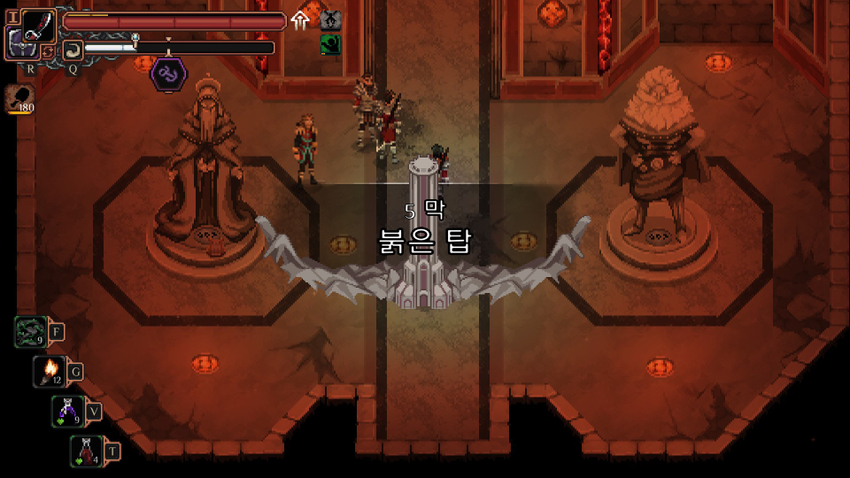Select the green figure status icon

[330, 45]
